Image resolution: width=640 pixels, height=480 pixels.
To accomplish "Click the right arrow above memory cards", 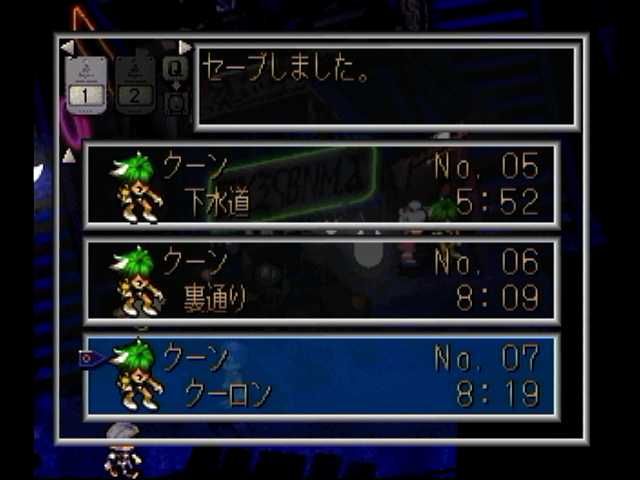I will [x=185, y=47].
